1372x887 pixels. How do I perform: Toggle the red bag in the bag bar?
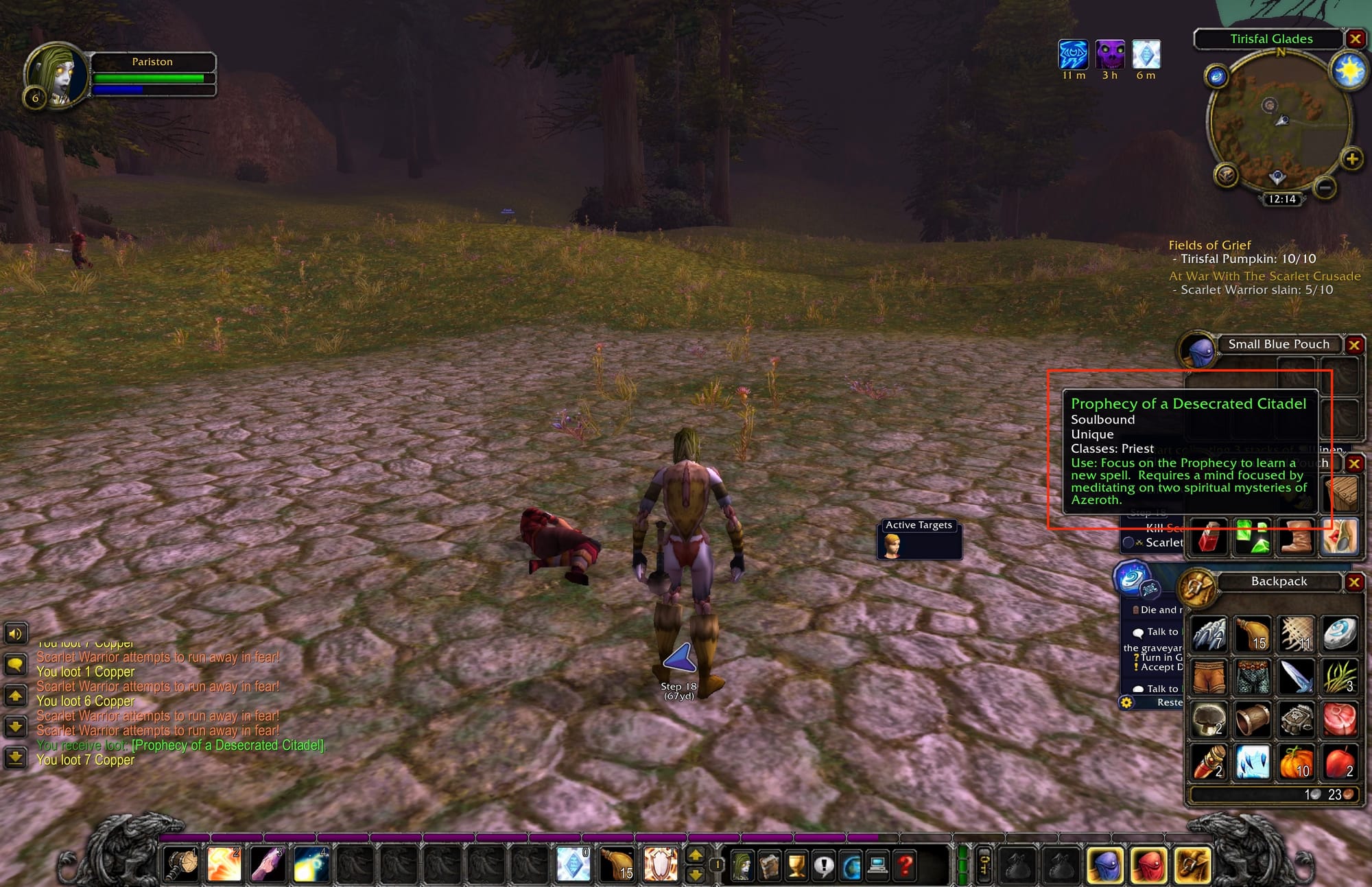(x=1148, y=865)
